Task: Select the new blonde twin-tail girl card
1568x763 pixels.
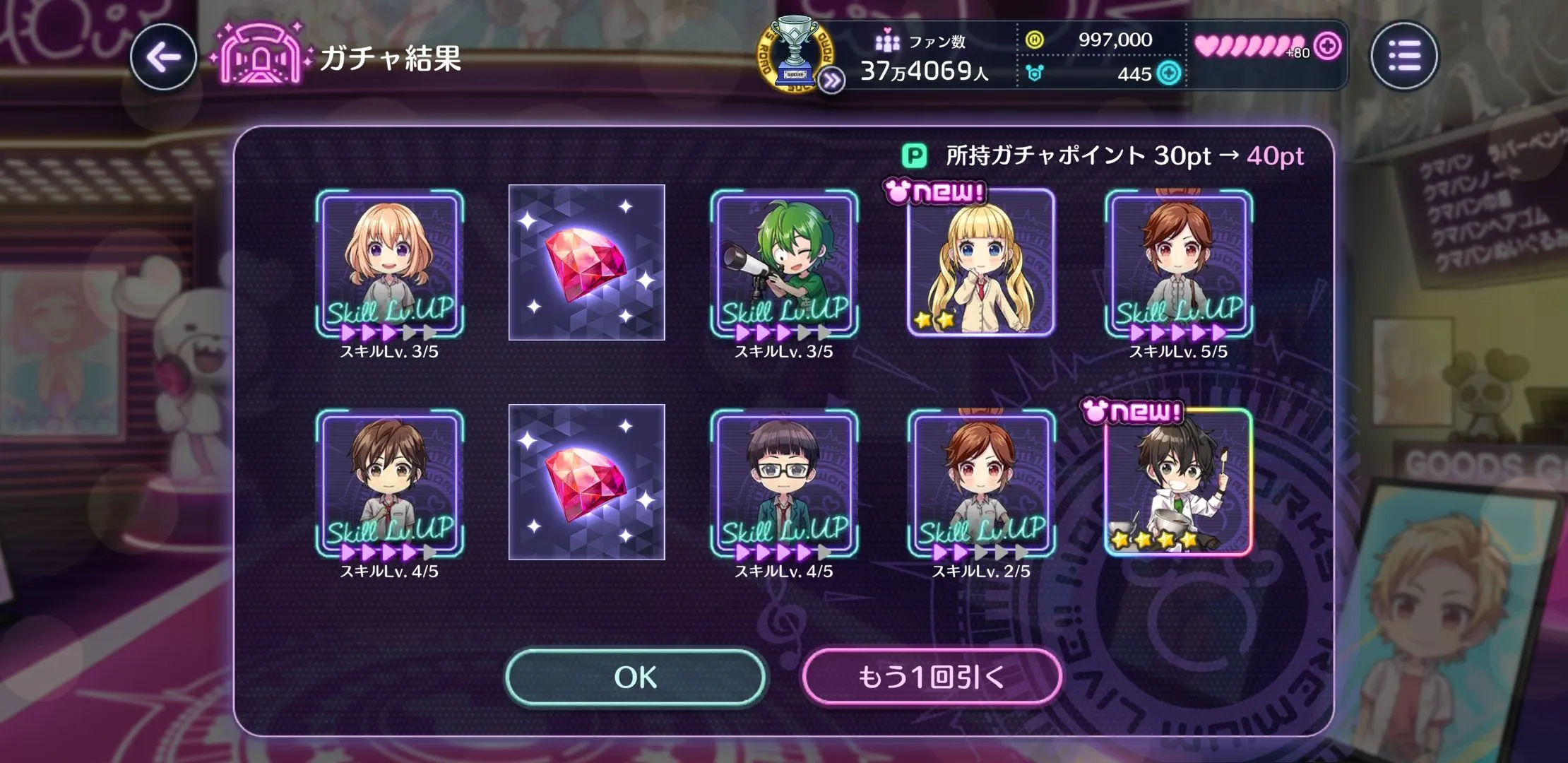Action: (980, 261)
